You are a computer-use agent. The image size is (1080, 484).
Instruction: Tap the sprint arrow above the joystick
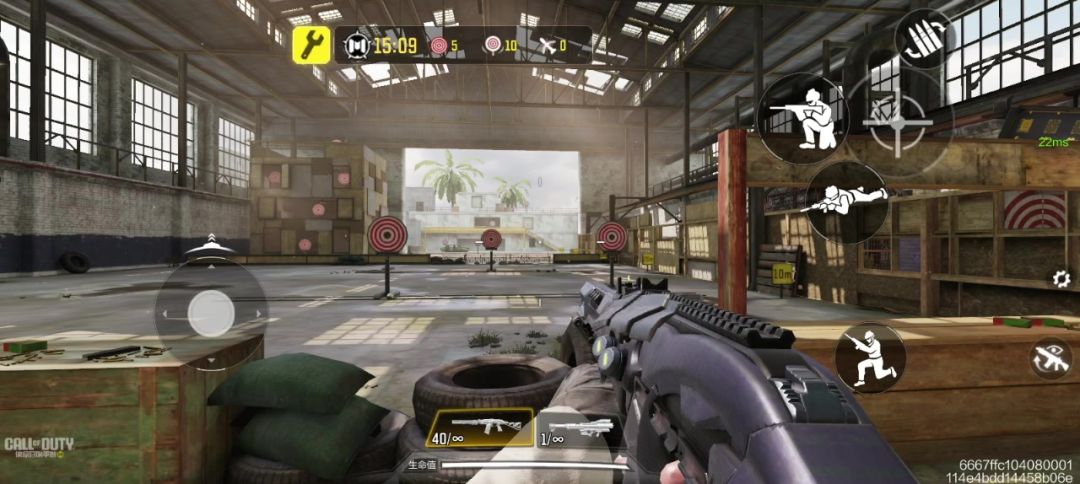tap(210, 243)
